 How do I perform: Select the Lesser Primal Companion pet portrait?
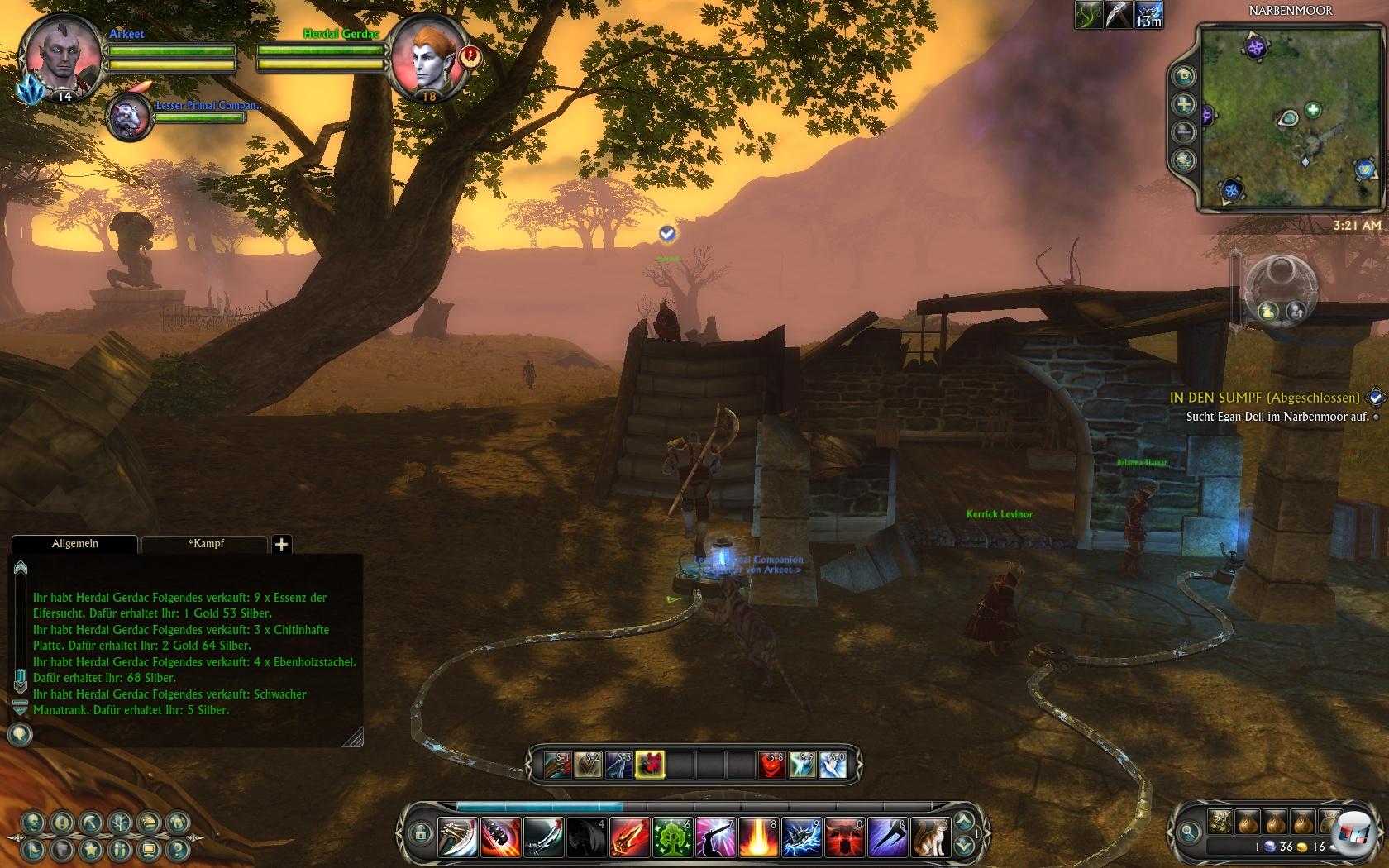[x=130, y=117]
